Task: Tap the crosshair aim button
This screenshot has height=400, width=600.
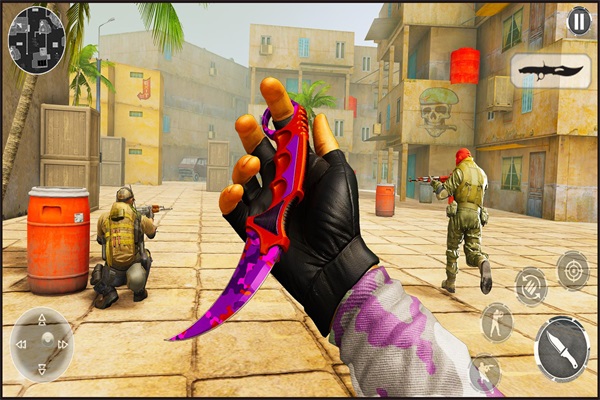Action: 572,270
